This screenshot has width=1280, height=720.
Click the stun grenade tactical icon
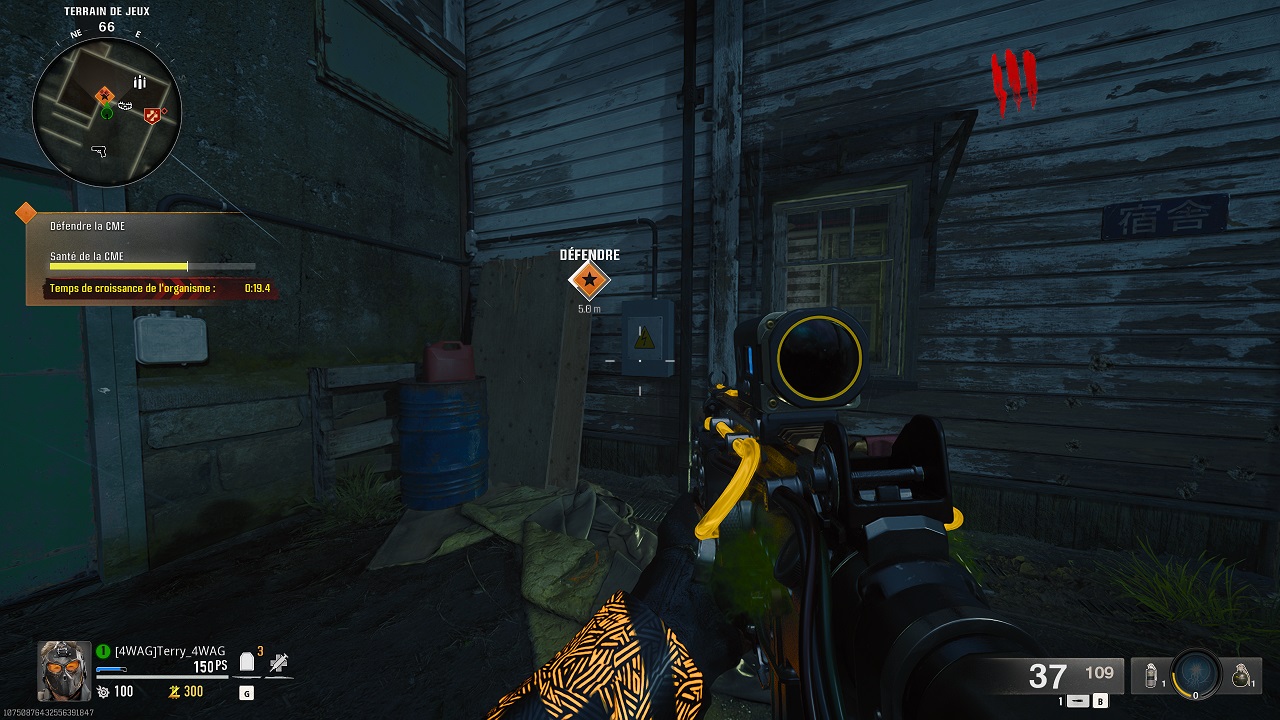[x=1153, y=675]
